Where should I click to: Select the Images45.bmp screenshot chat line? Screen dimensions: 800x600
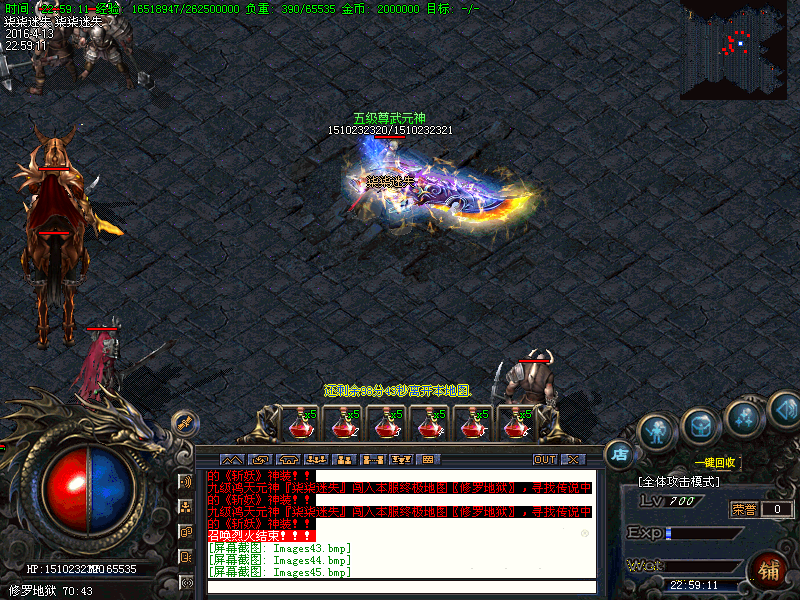280,573
